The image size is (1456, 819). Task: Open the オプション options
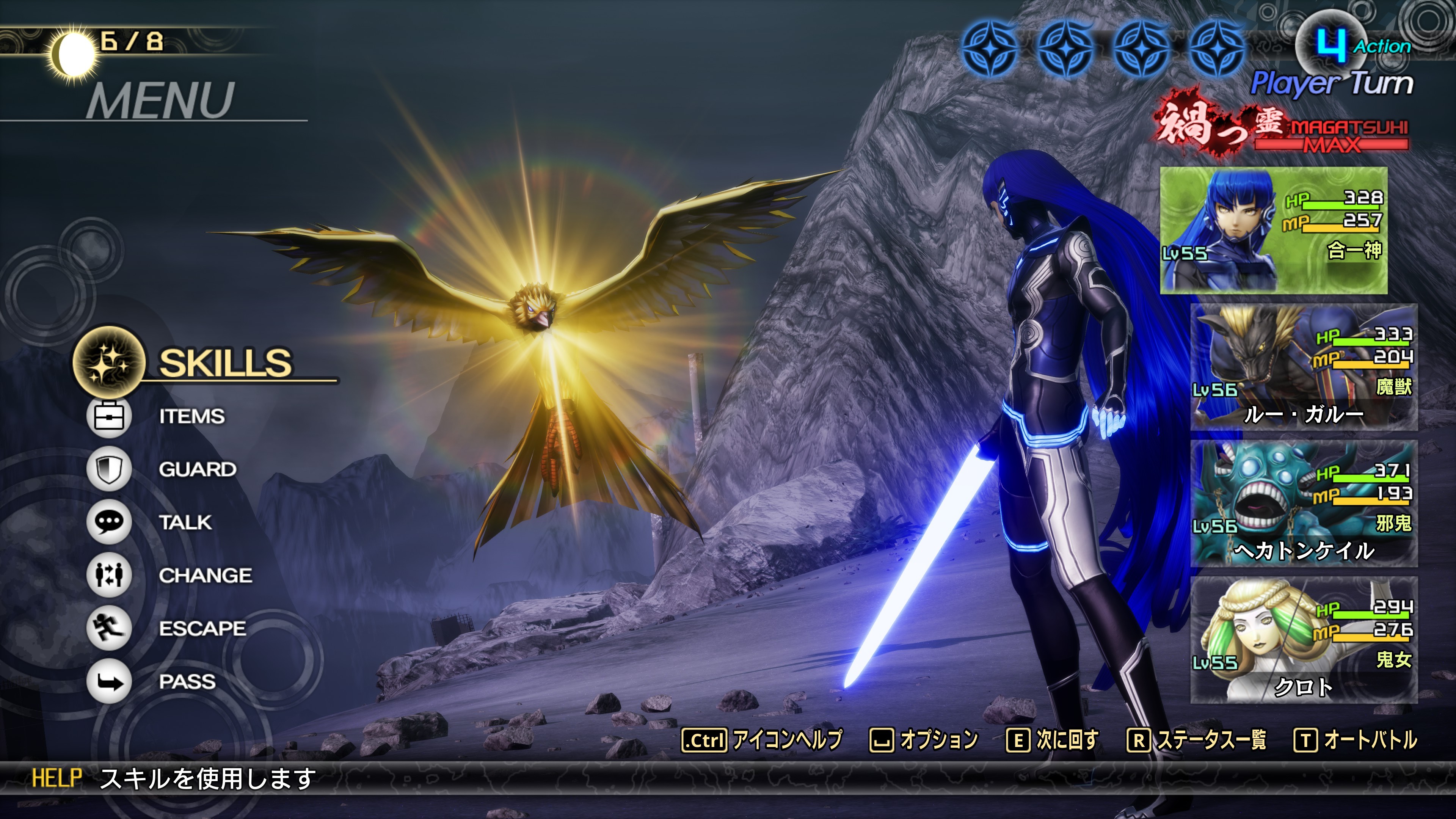tap(924, 740)
